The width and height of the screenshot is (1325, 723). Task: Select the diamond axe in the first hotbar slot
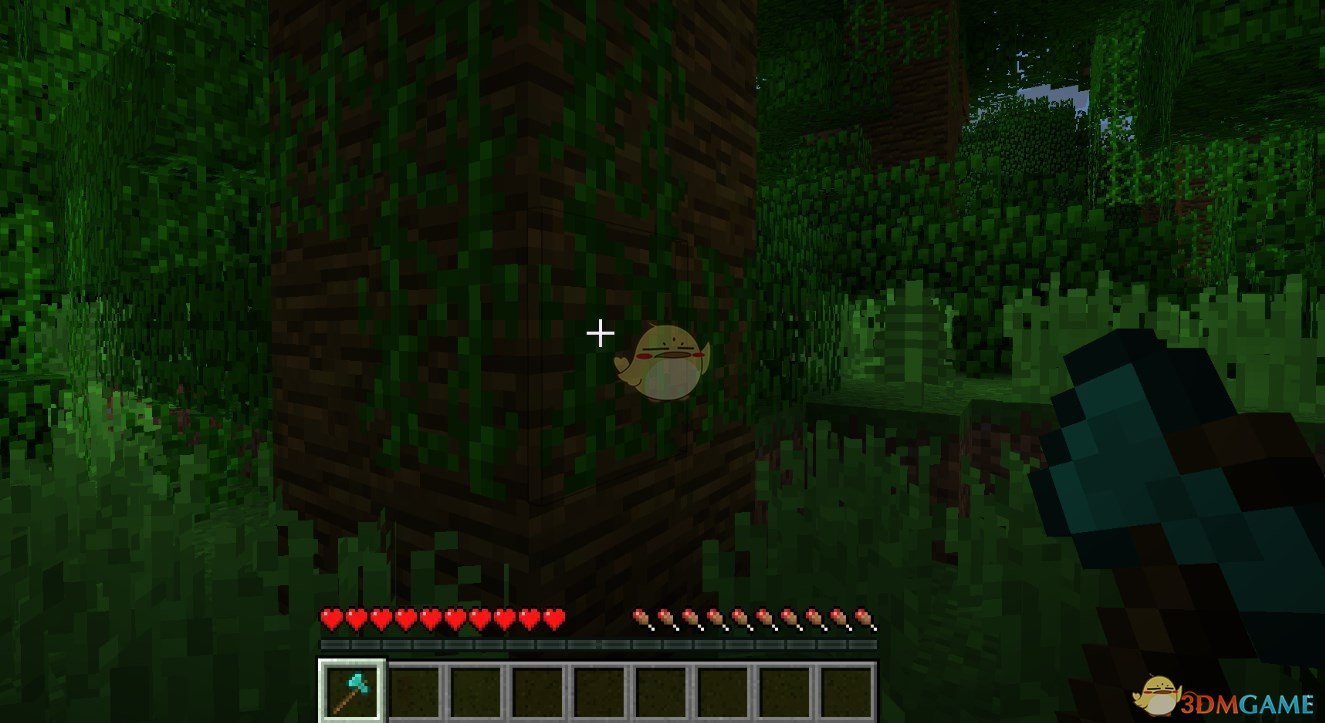pyautogui.click(x=351, y=691)
